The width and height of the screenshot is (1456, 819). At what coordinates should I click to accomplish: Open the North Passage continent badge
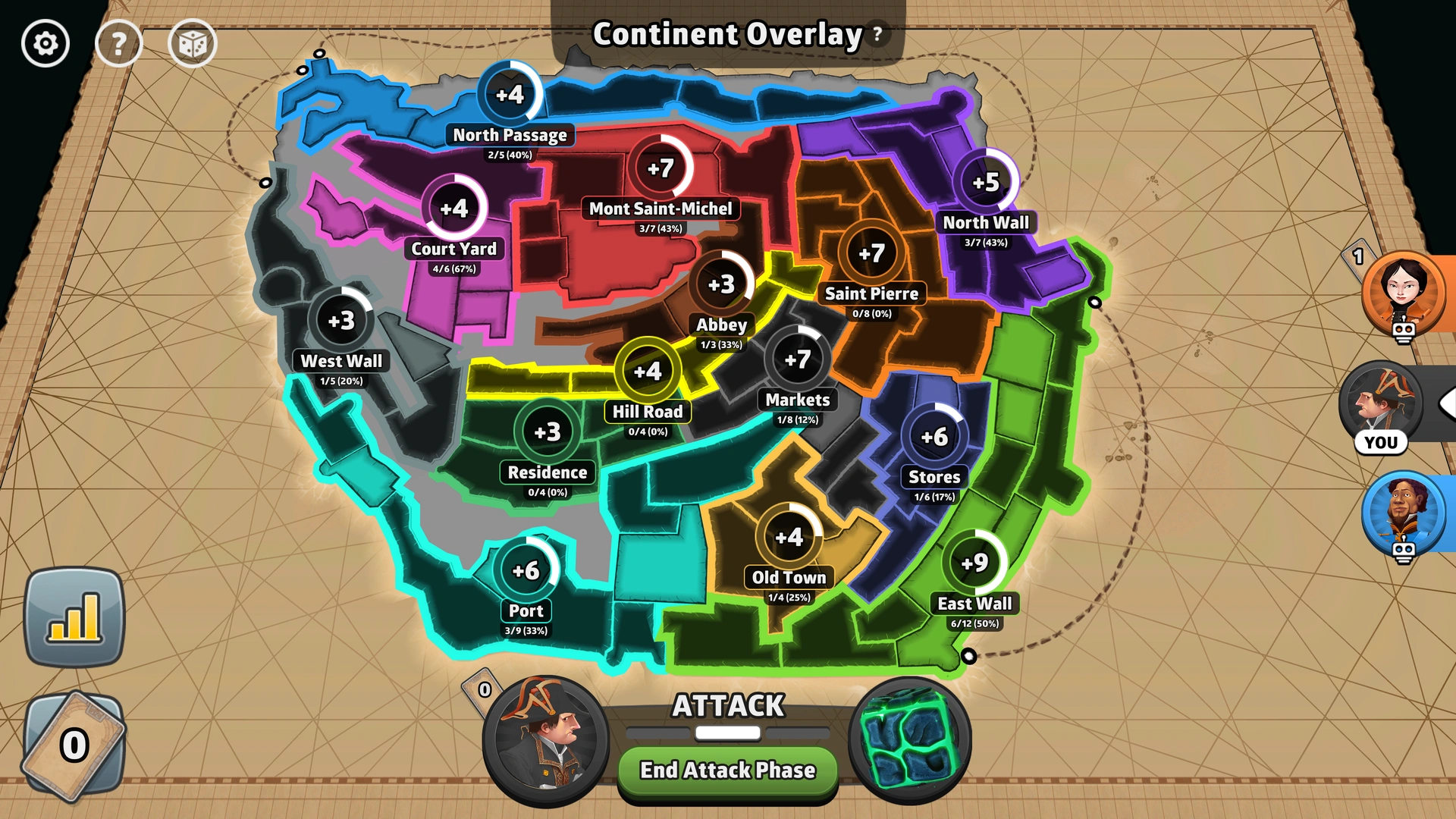point(510,95)
